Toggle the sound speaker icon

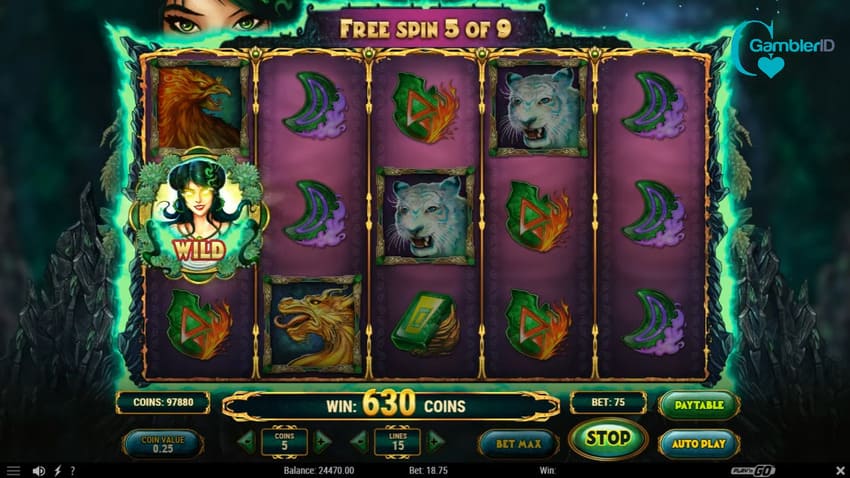(x=39, y=470)
